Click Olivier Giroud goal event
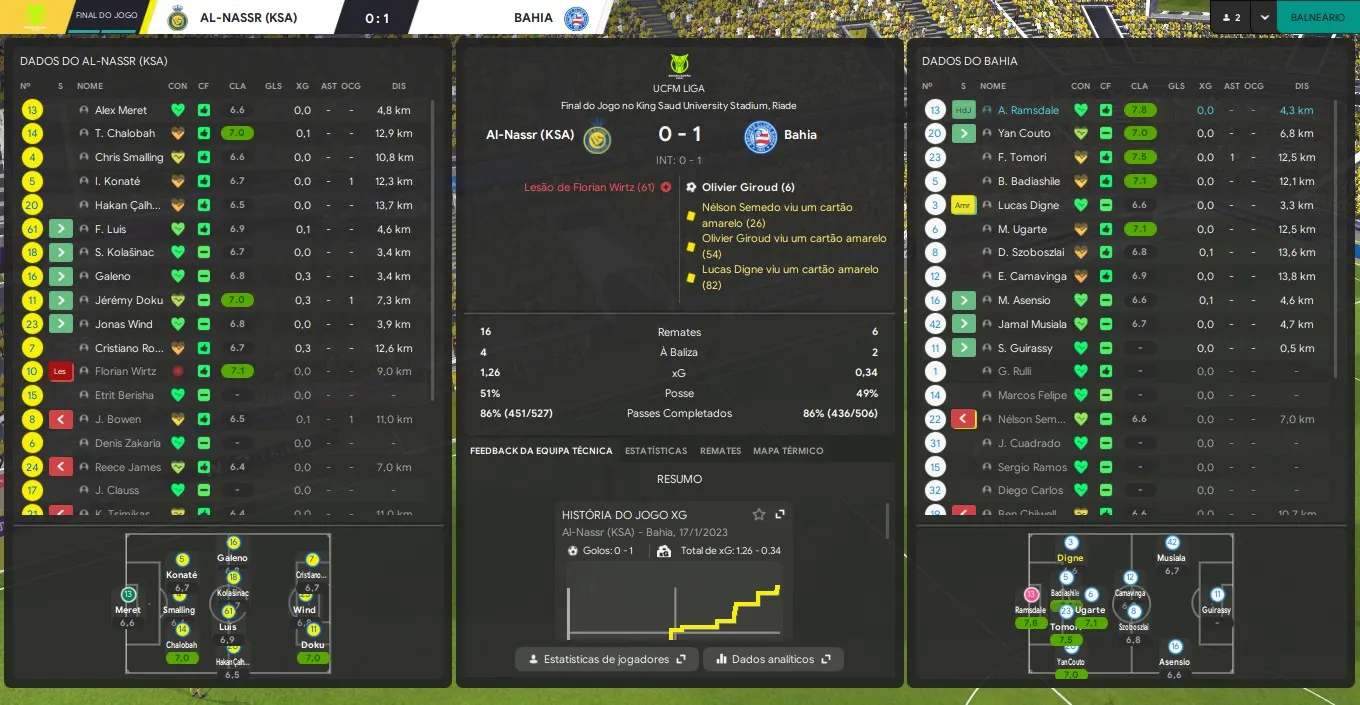The width and height of the screenshot is (1360, 705). [747, 187]
